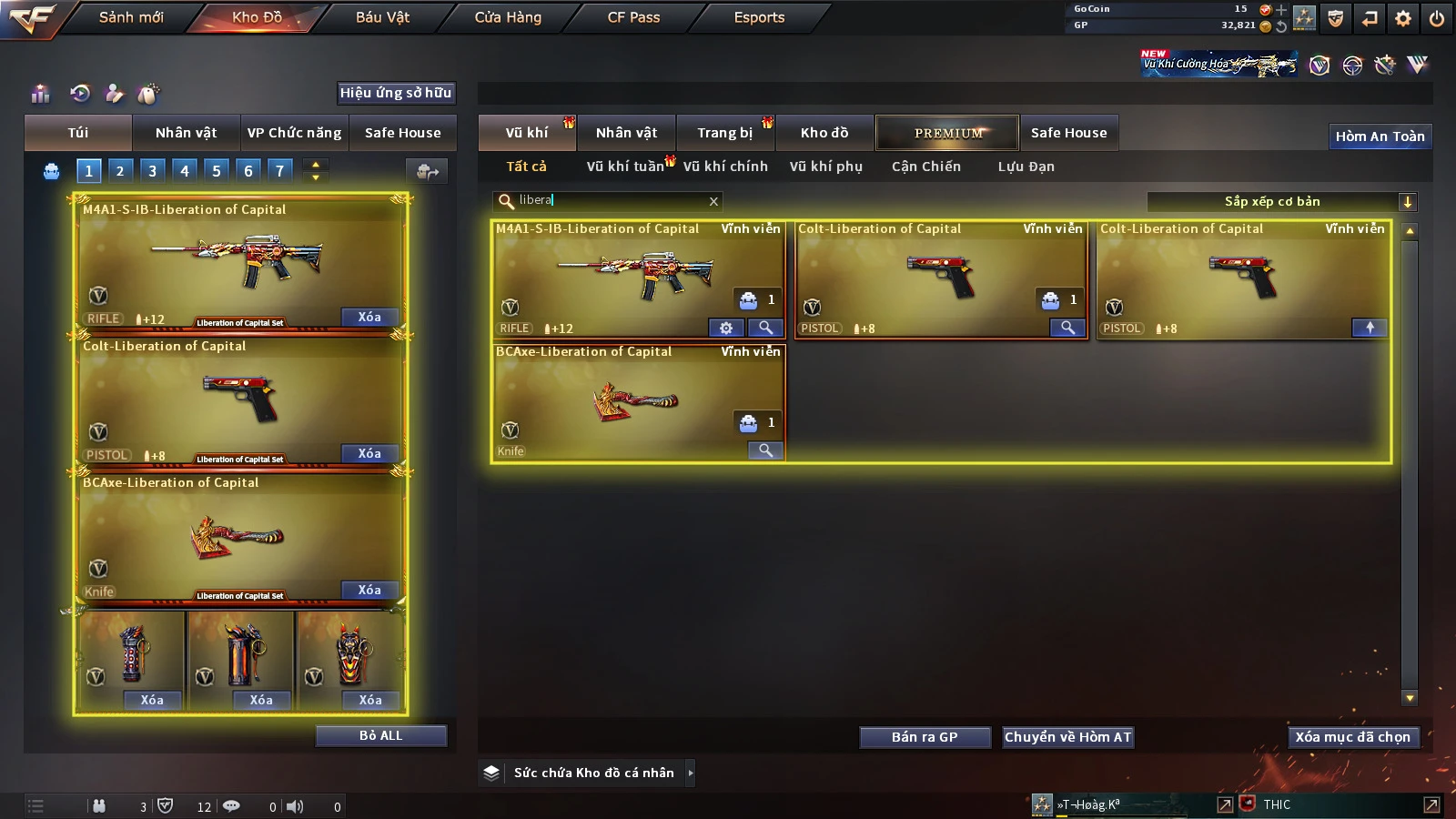Viewport: 1456px width, 819px height.
Task: Open the Cửa Hàng shop
Action: pos(508,17)
